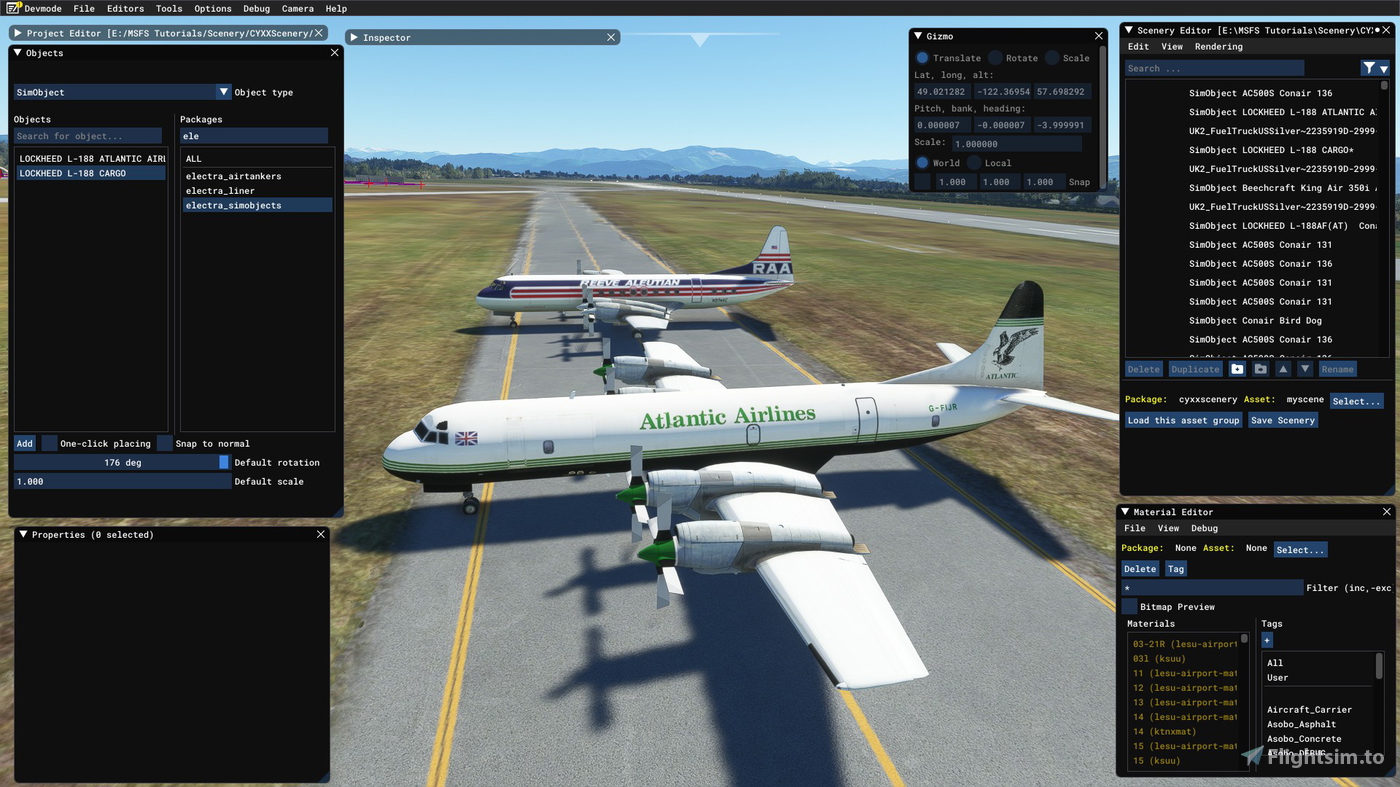The height and width of the screenshot is (787, 1400).
Task: Select the Scale gizmo mode
Action: 1052,58
